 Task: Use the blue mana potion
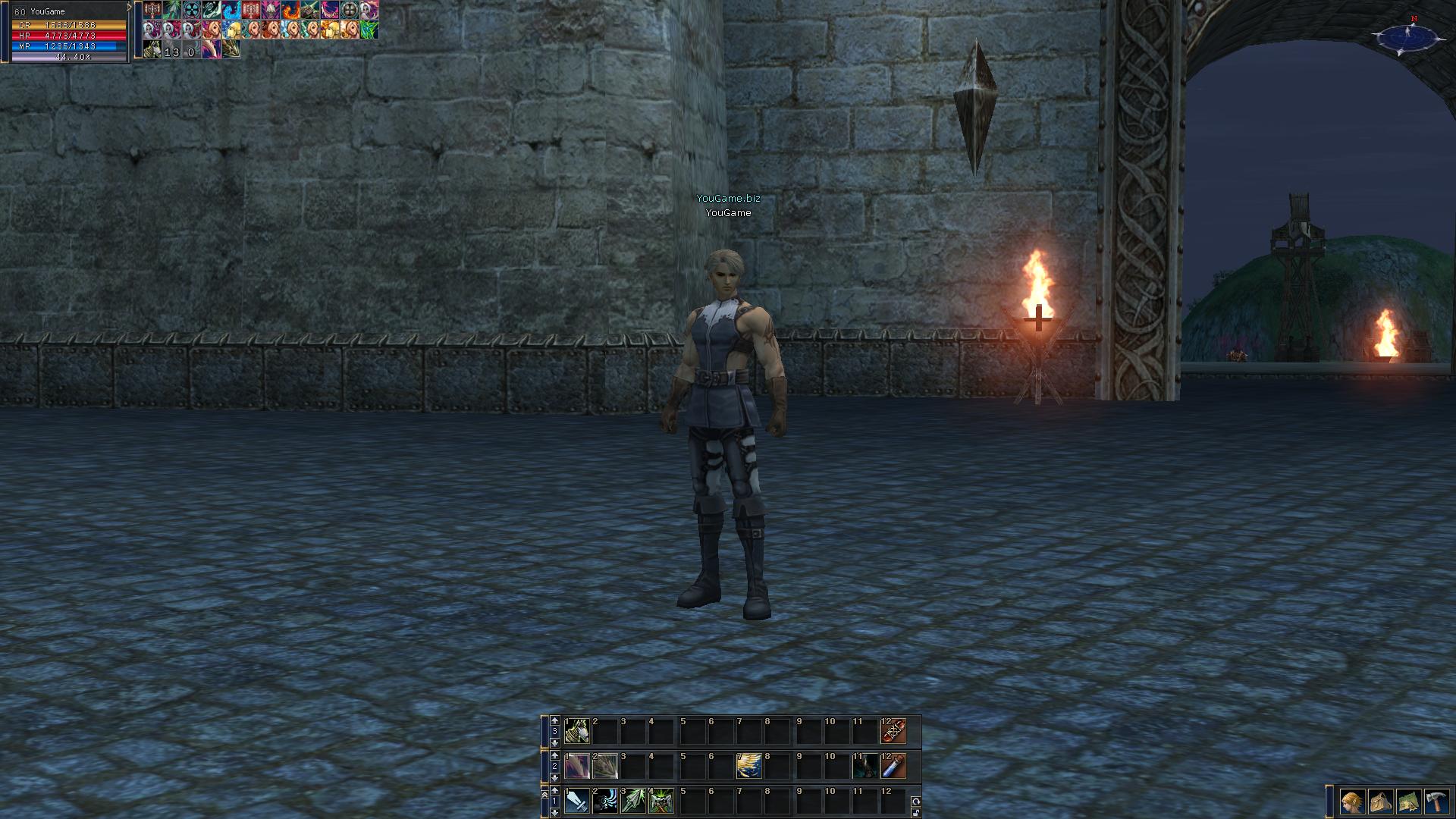coord(893,766)
